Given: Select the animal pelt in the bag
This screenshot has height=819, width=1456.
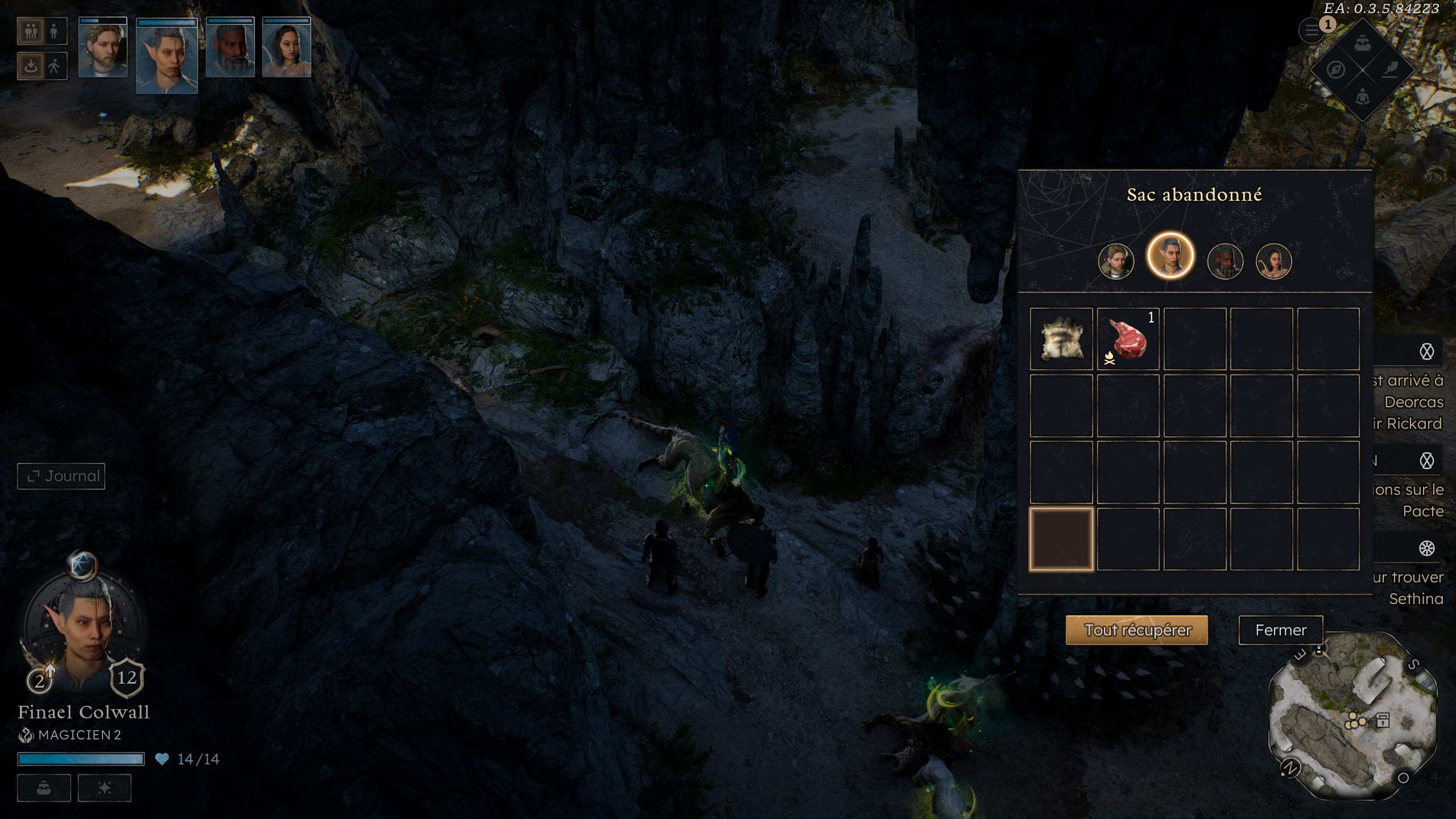Looking at the screenshot, I should pyautogui.click(x=1061, y=340).
